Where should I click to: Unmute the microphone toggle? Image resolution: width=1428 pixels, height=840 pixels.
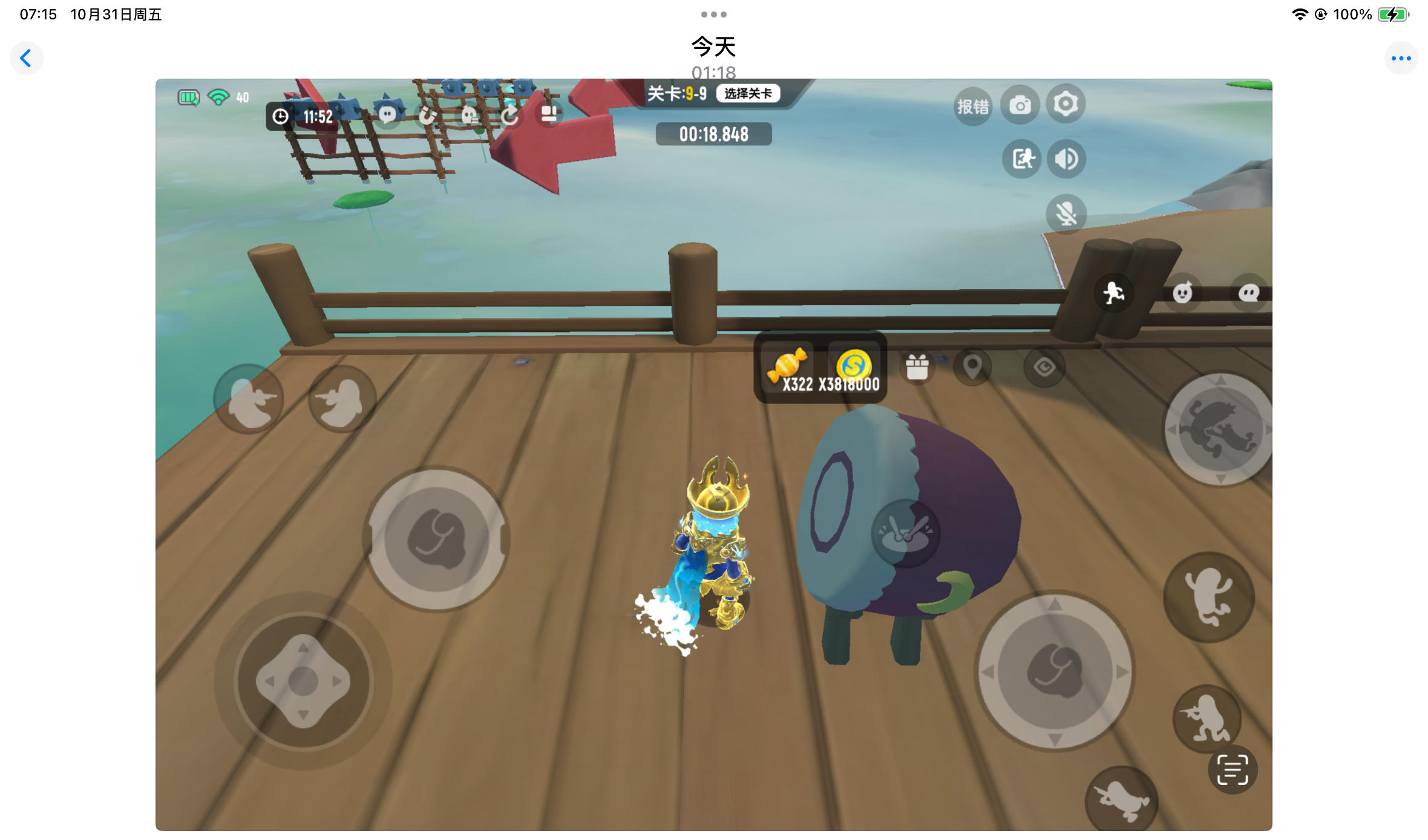click(1066, 215)
